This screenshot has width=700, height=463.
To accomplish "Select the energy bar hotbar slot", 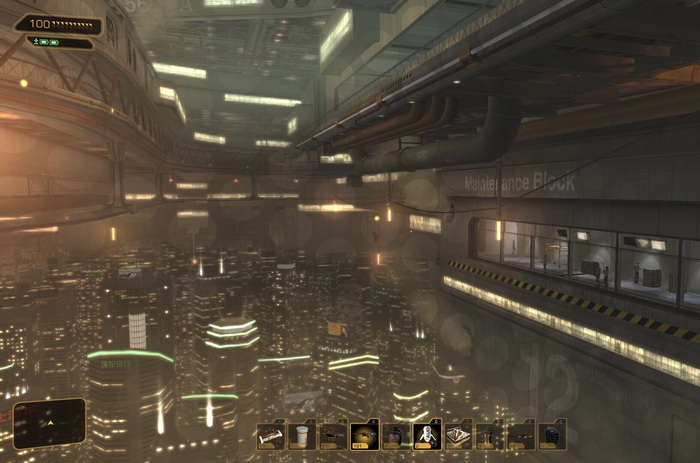I will tap(271, 435).
